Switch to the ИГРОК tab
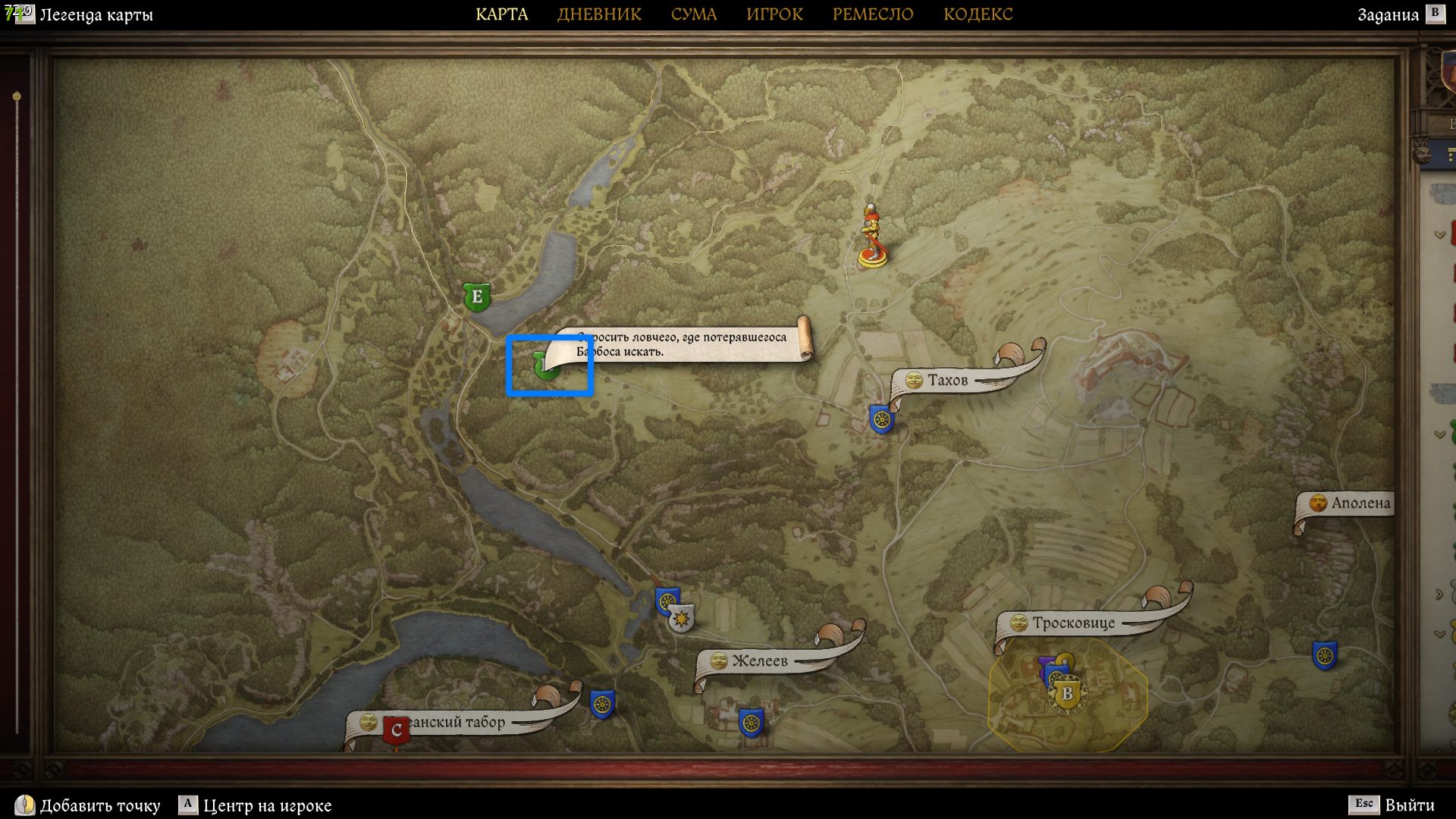Image resolution: width=1456 pixels, height=819 pixels. coord(774,14)
